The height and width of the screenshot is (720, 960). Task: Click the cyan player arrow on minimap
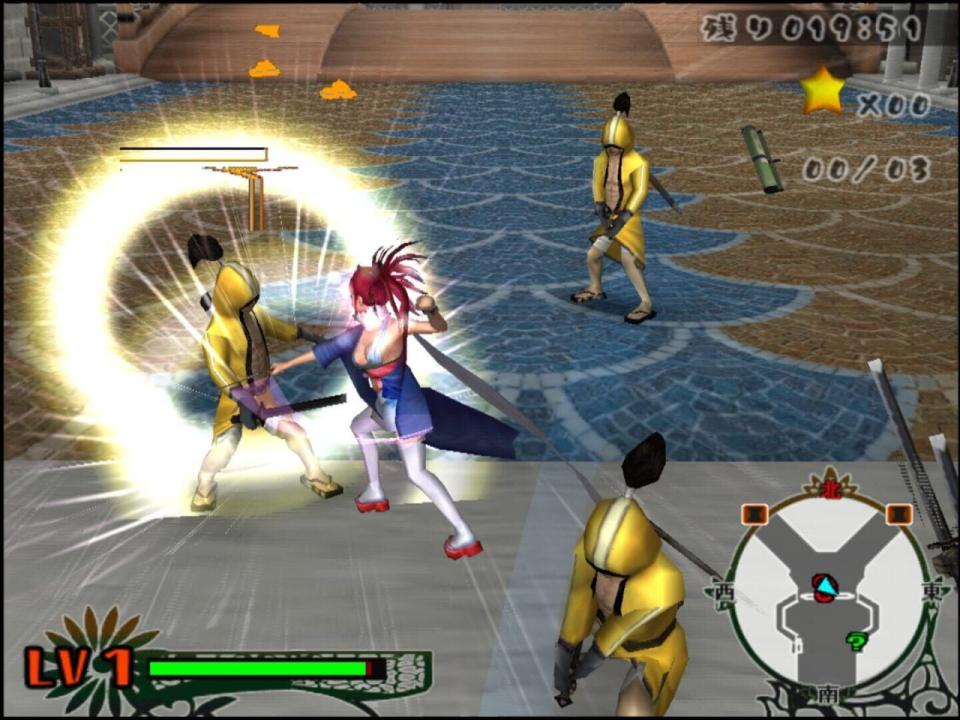coord(824,582)
